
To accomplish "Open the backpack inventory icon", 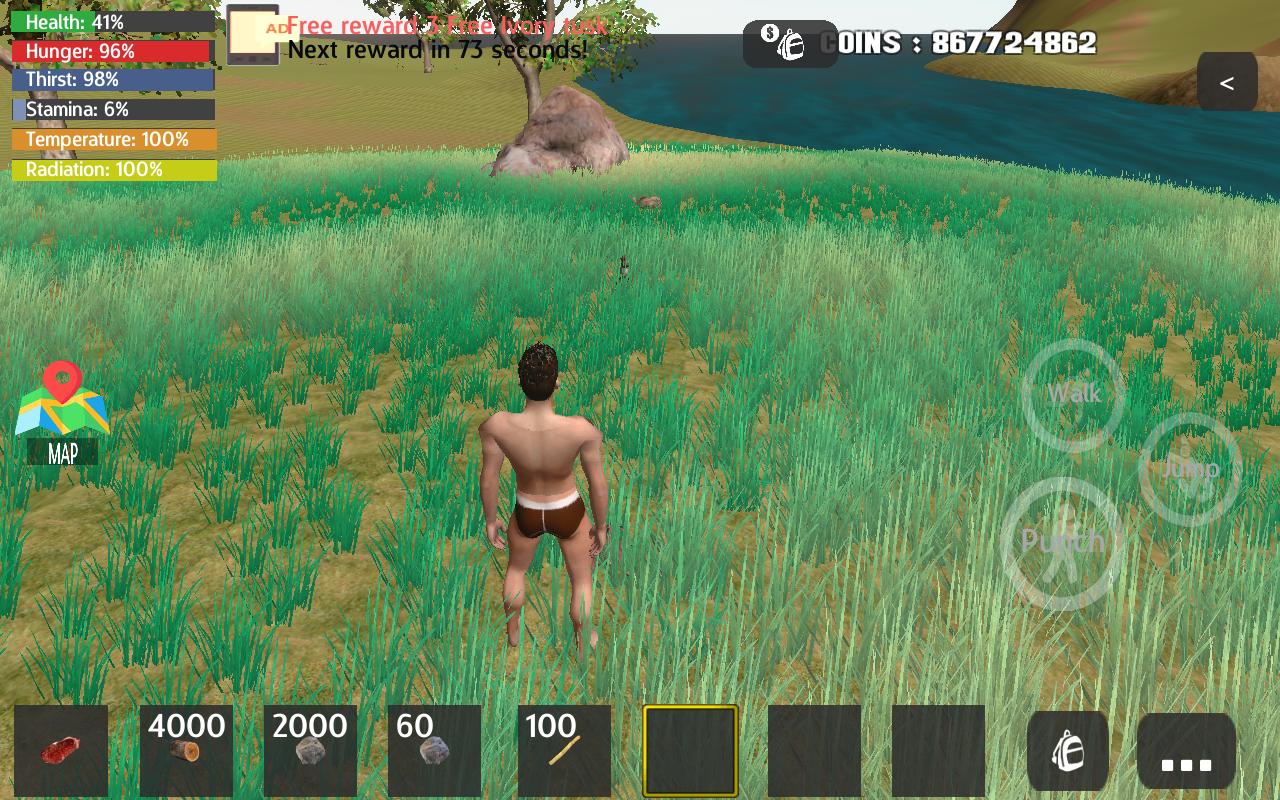I will (x=1068, y=750).
